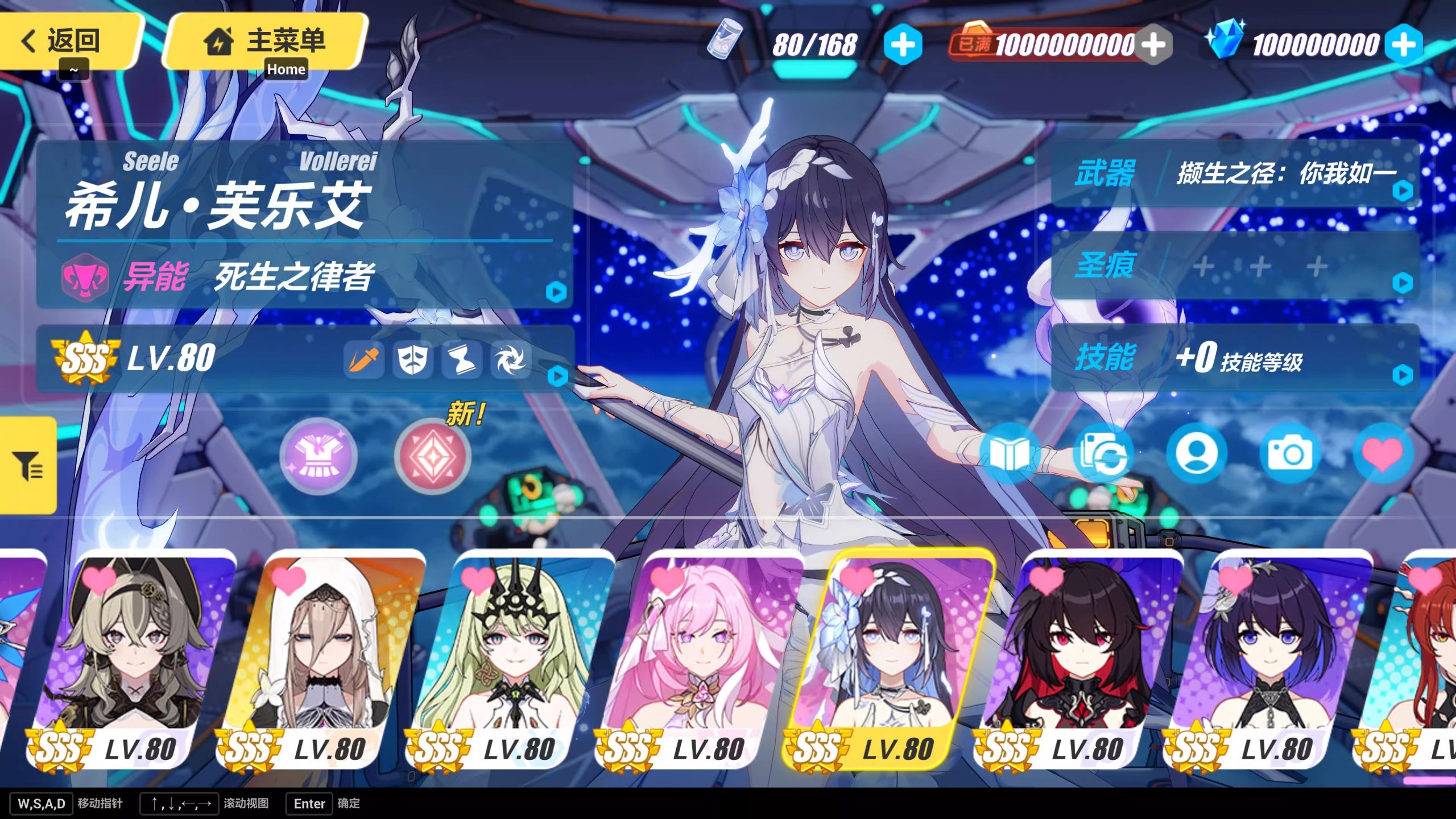The width and height of the screenshot is (1456, 819).
Task: Open the 圣痕 stigmata panel
Action: click(x=1234, y=266)
